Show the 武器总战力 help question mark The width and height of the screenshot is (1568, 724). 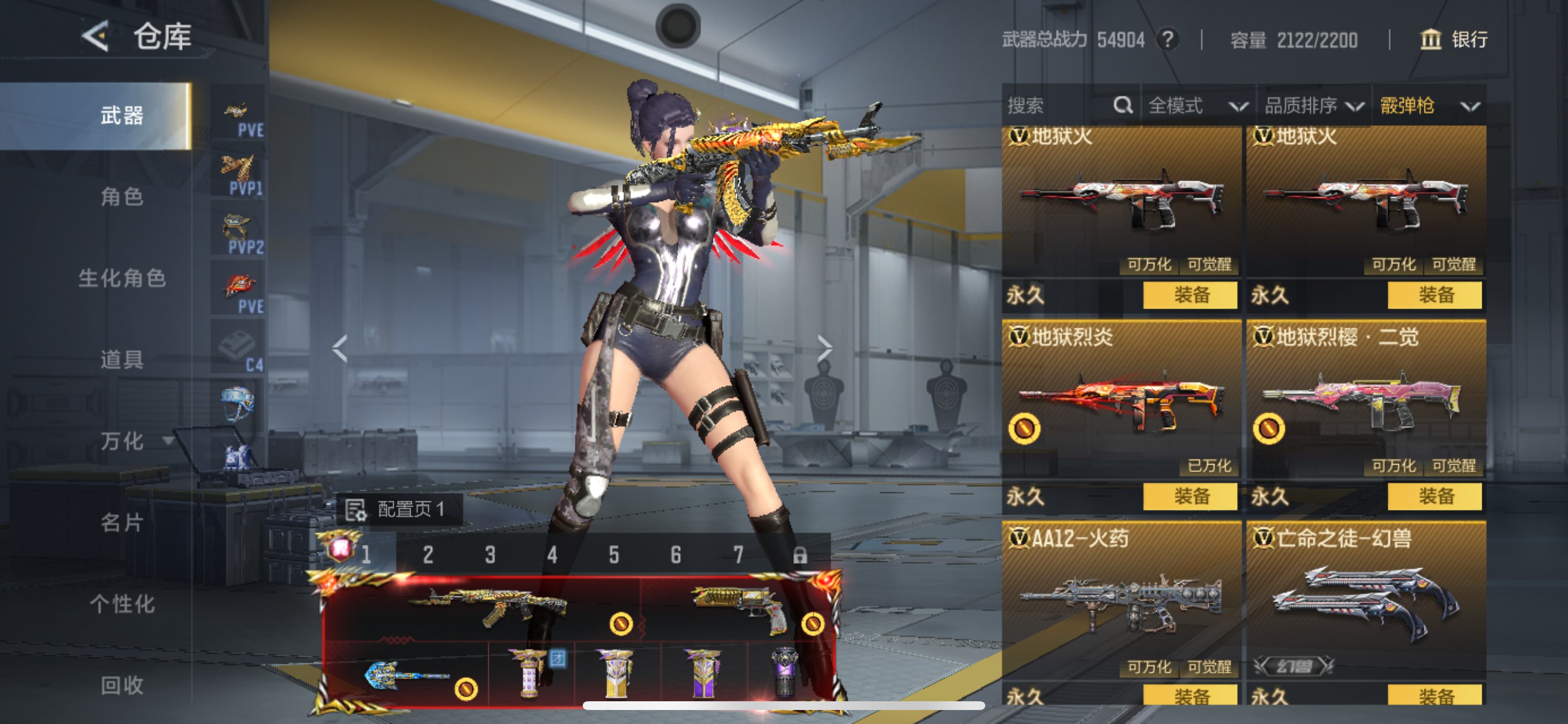(1167, 40)
